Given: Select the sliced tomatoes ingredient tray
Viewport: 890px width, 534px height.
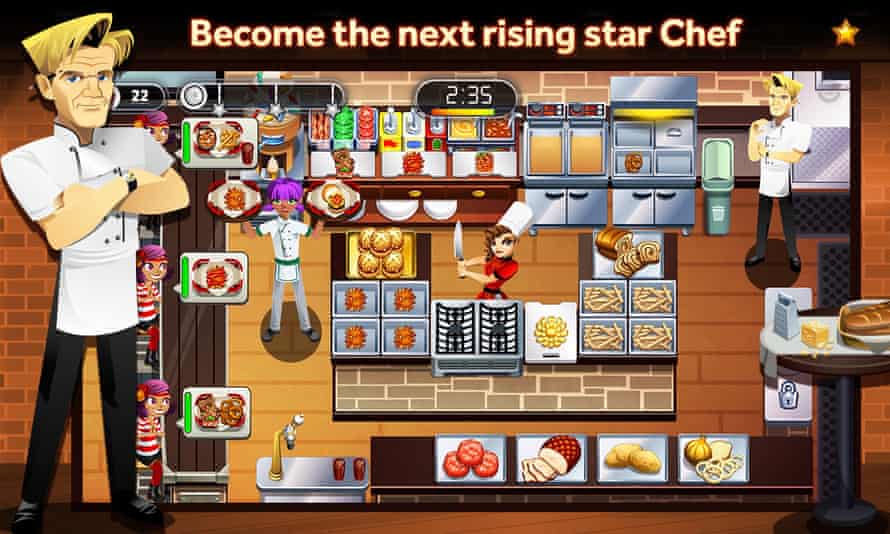Looking at the screenshot, I should [x=468, y=458].
